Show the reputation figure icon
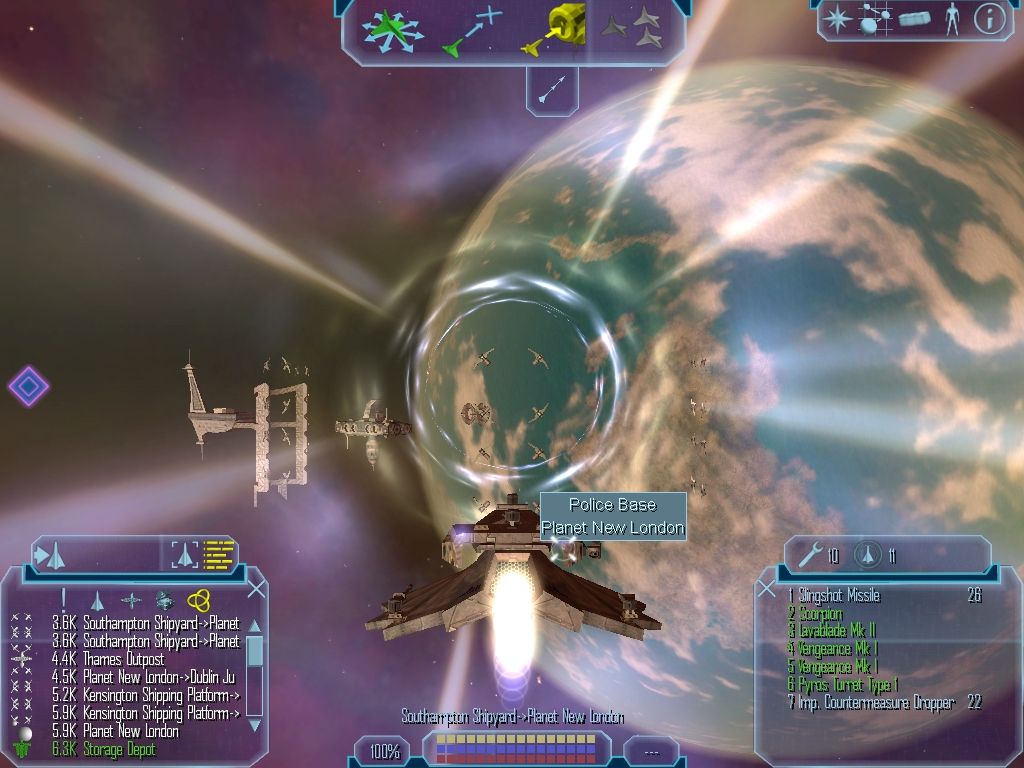The height and width of the screenshot is (768, 1024). [x=951, y=19]
